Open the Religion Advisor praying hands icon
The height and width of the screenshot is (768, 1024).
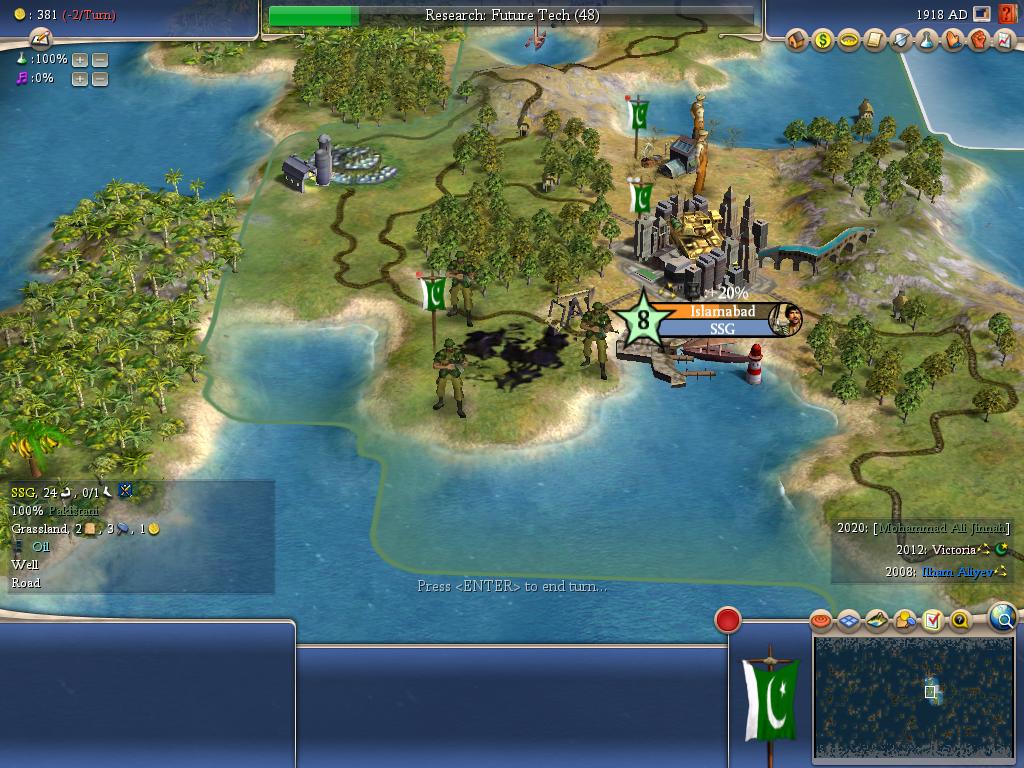(953, 41)
